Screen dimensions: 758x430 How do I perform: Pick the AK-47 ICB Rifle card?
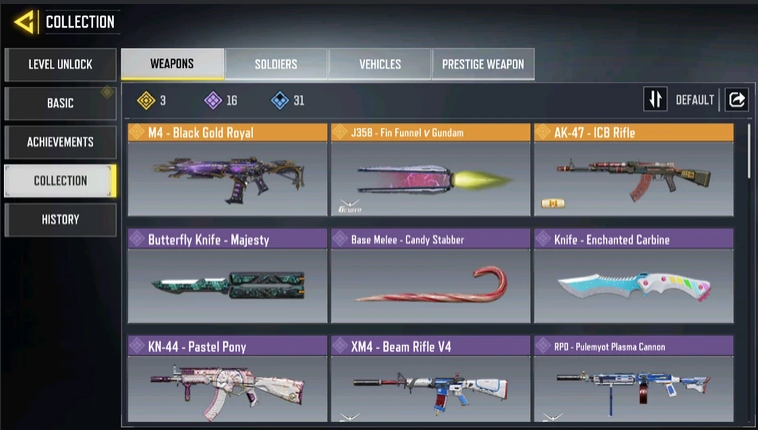pos(633,169)
